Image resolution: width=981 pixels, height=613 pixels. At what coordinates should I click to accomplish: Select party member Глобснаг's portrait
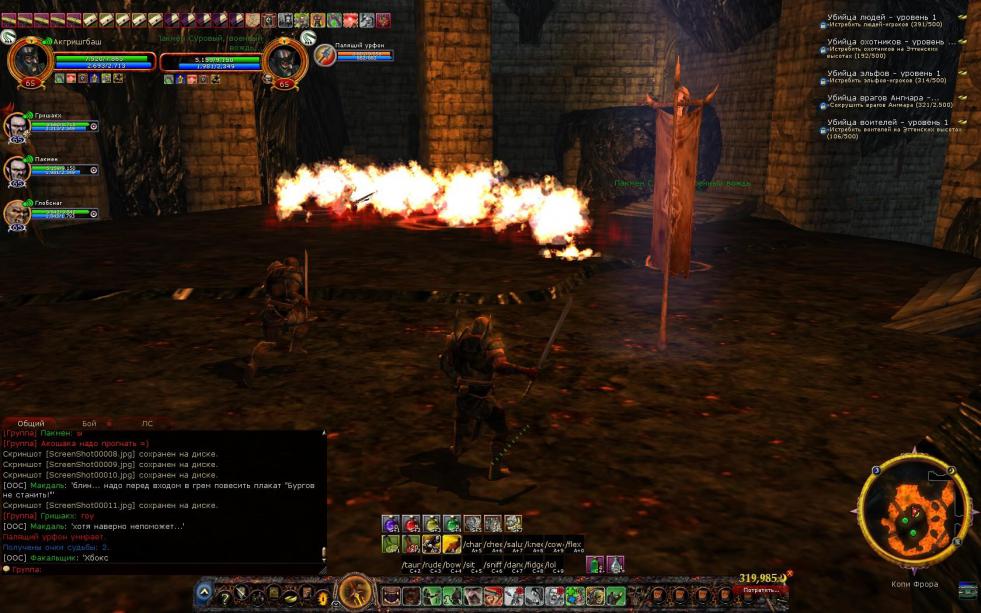tap(17, 213)
